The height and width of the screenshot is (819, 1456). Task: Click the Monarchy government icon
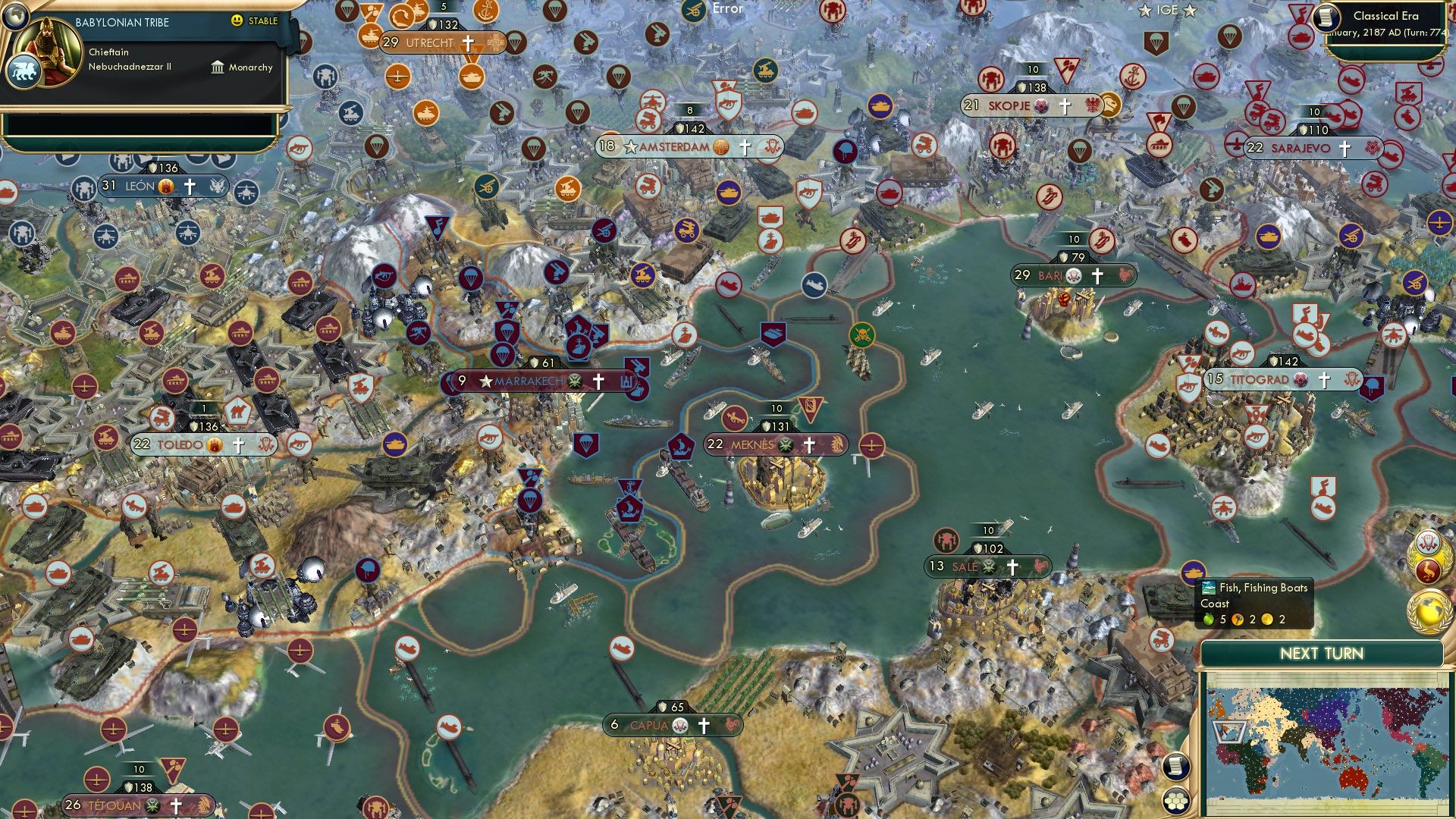[218, 67]
